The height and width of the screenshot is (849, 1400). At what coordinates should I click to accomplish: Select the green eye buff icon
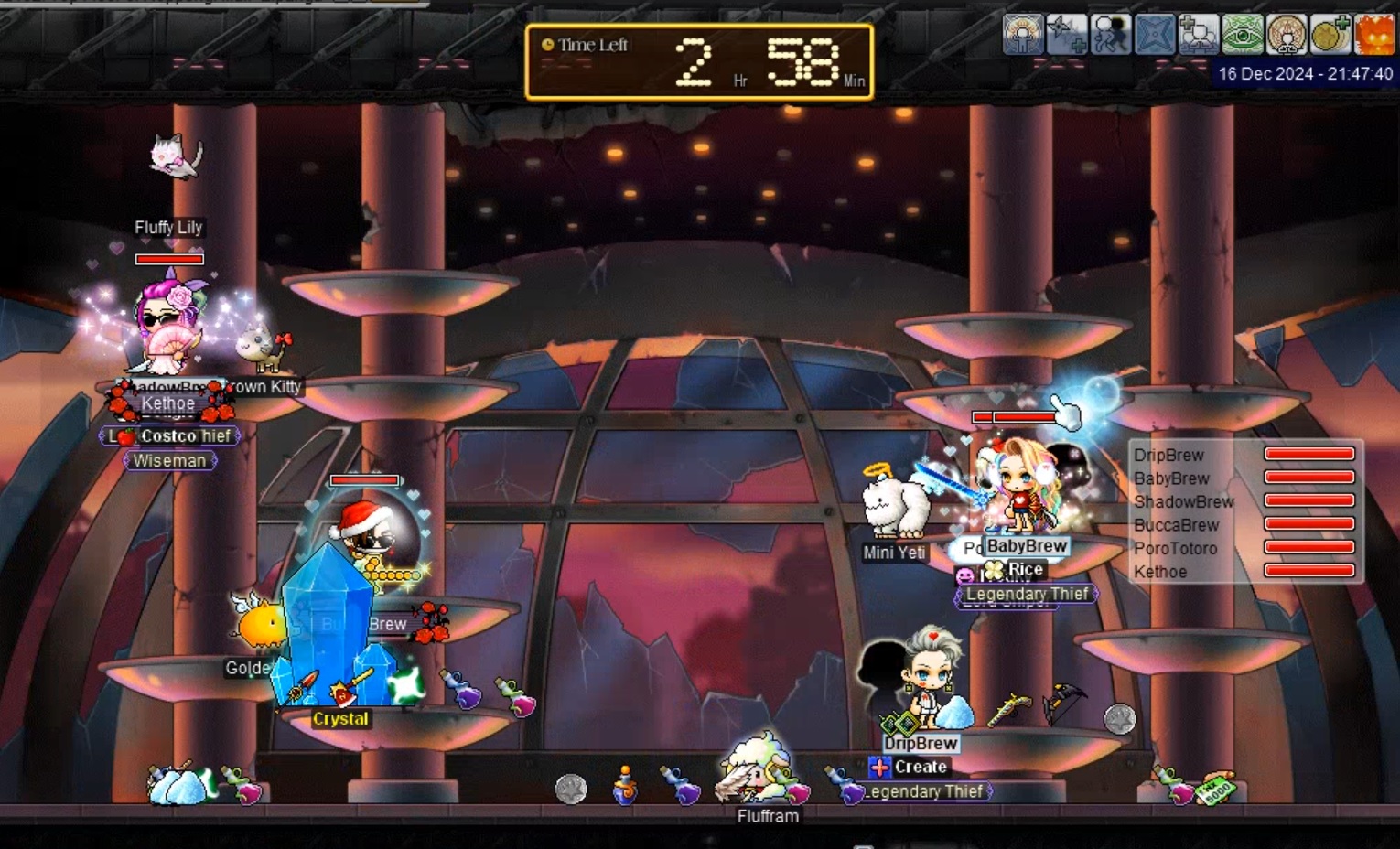1242,36
